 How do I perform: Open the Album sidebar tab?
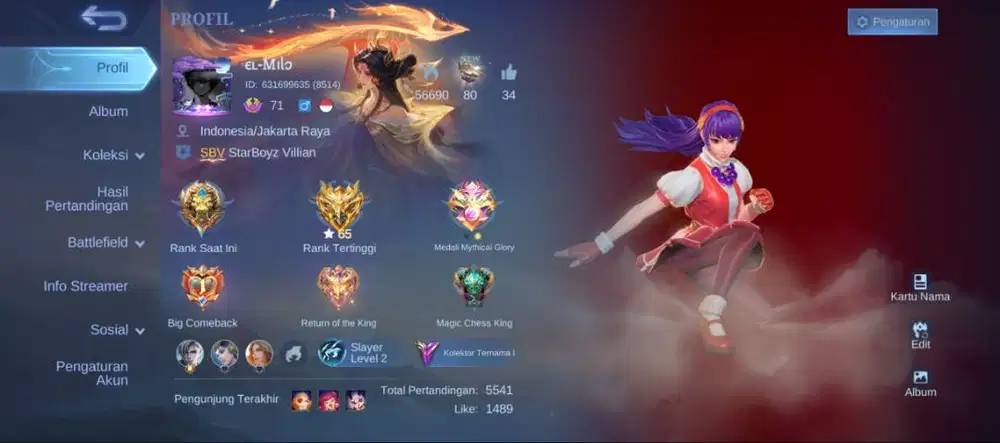[x=108, y=111]
